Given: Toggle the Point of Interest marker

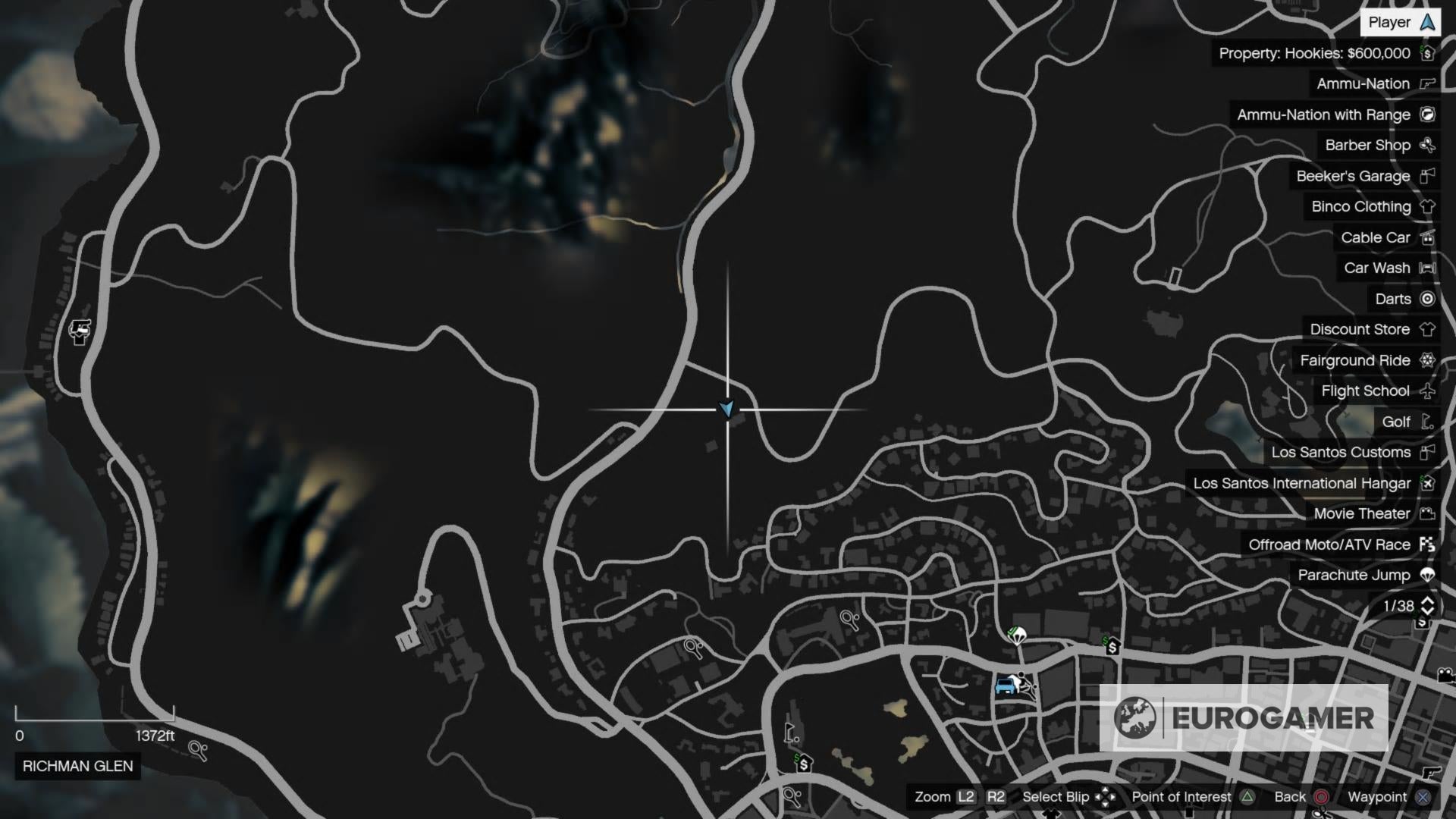Looking at the screenshot, I should point(1247,797).
